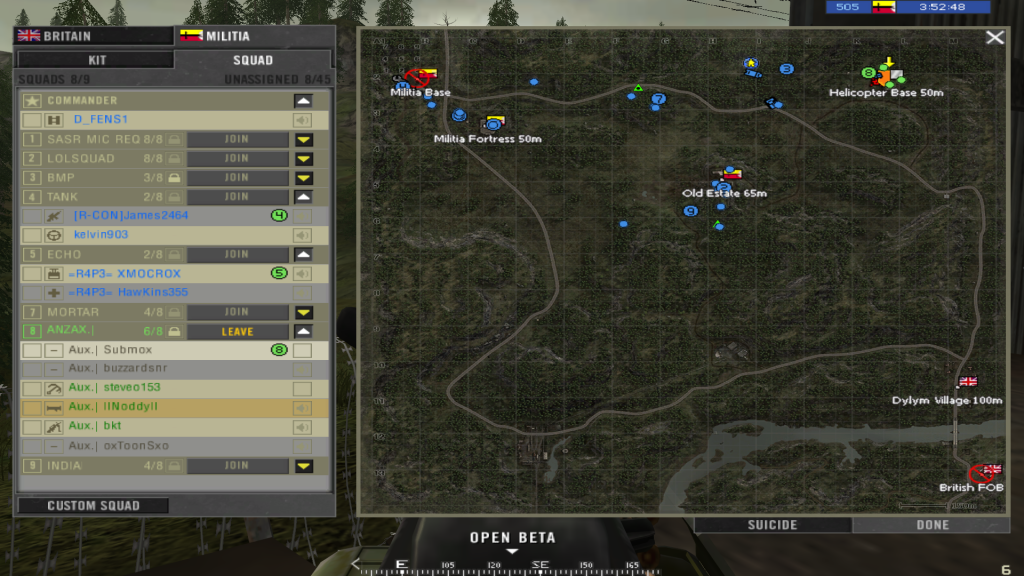Join the BMP squad
This screenshot has width=1024, height=576.
237,178
